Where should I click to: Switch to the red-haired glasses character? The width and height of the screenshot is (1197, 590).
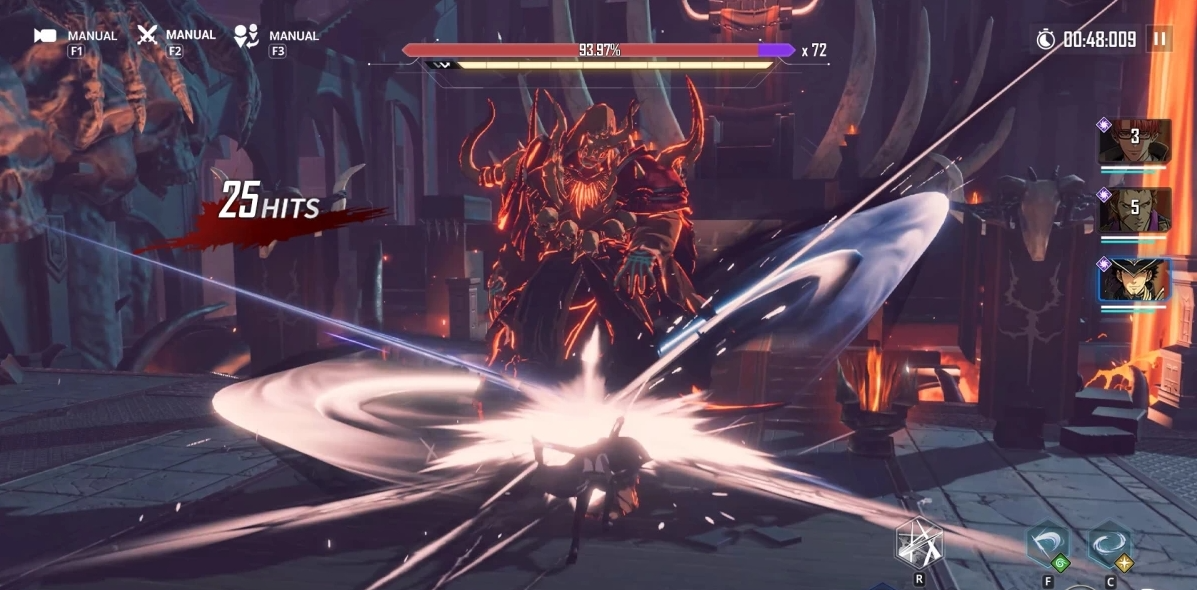1135,142
